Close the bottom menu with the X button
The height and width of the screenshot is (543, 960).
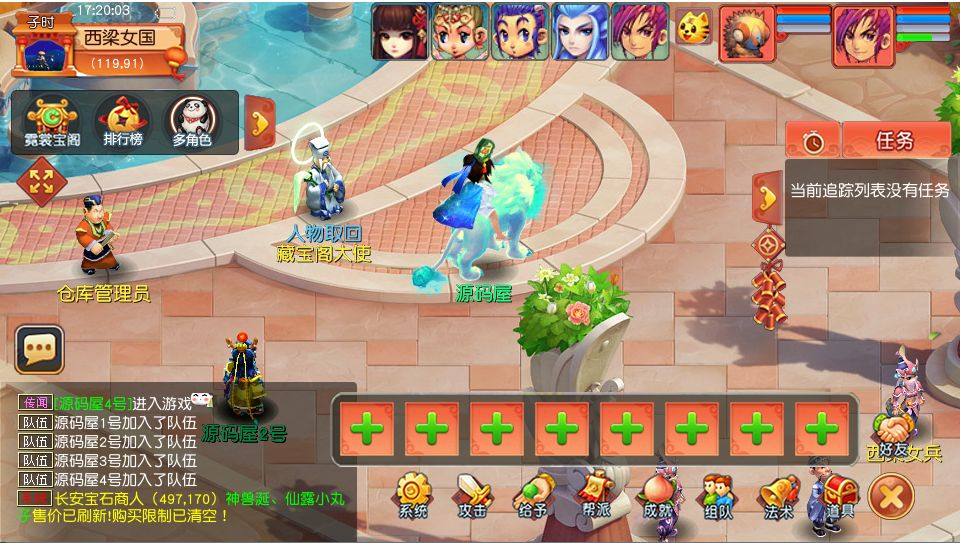pos(890,495)
